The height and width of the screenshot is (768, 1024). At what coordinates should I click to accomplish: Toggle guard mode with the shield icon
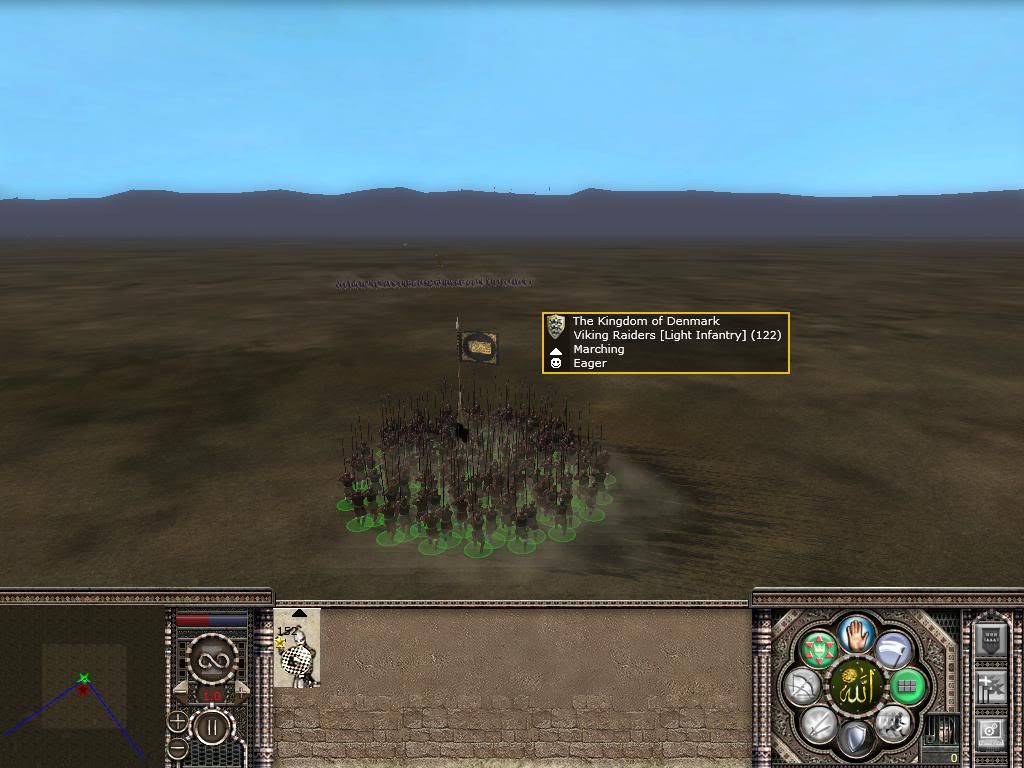click(855, 739)
